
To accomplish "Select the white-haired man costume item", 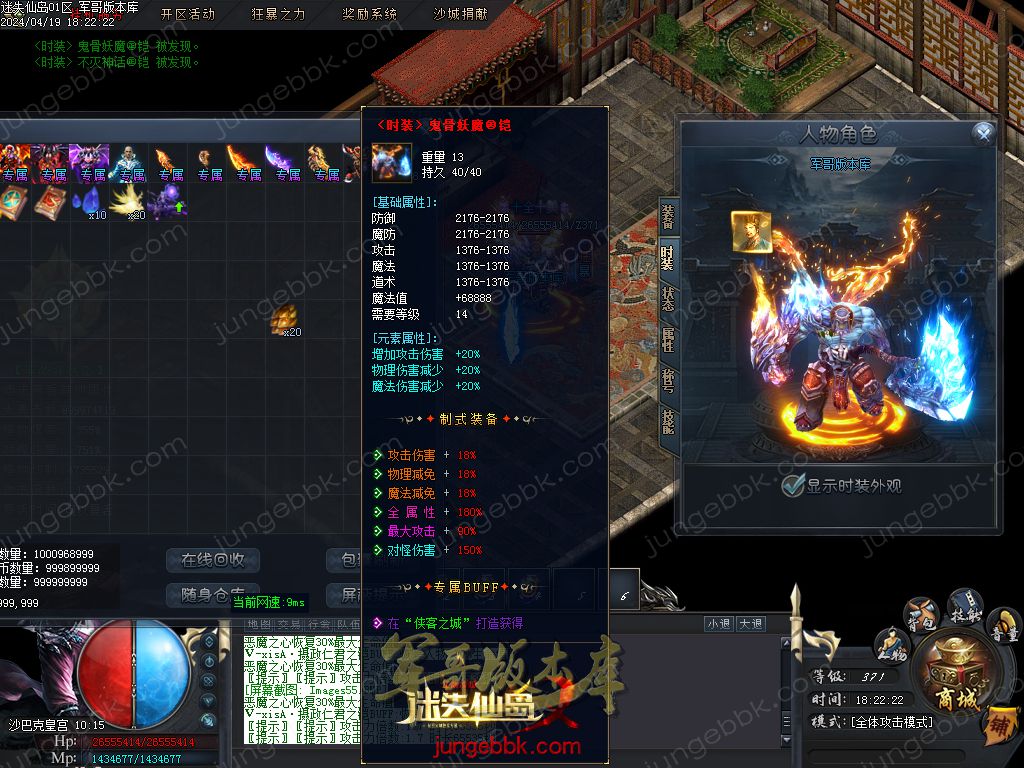I will click(x=129, y=162).
